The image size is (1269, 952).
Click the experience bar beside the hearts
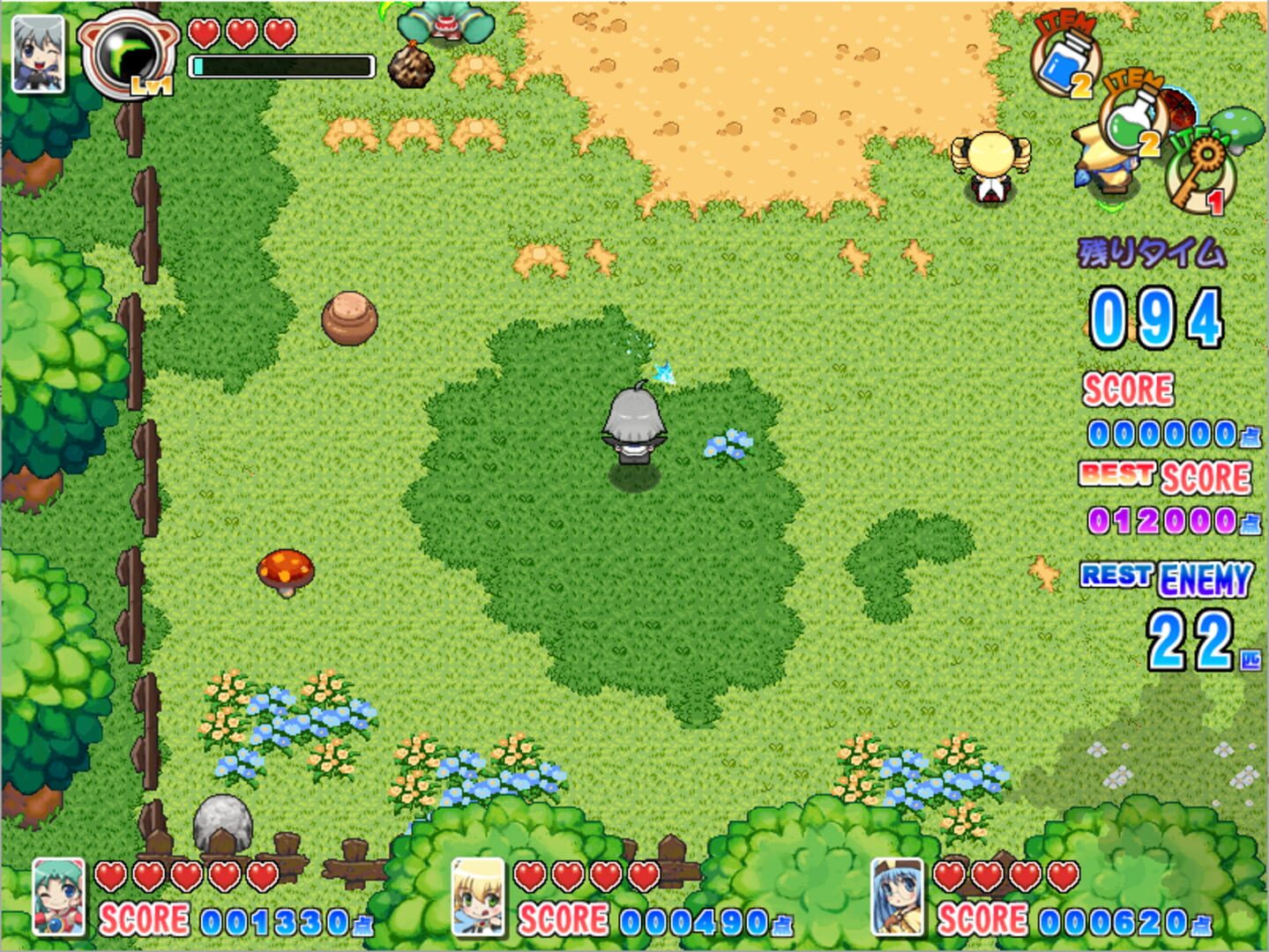282,63
